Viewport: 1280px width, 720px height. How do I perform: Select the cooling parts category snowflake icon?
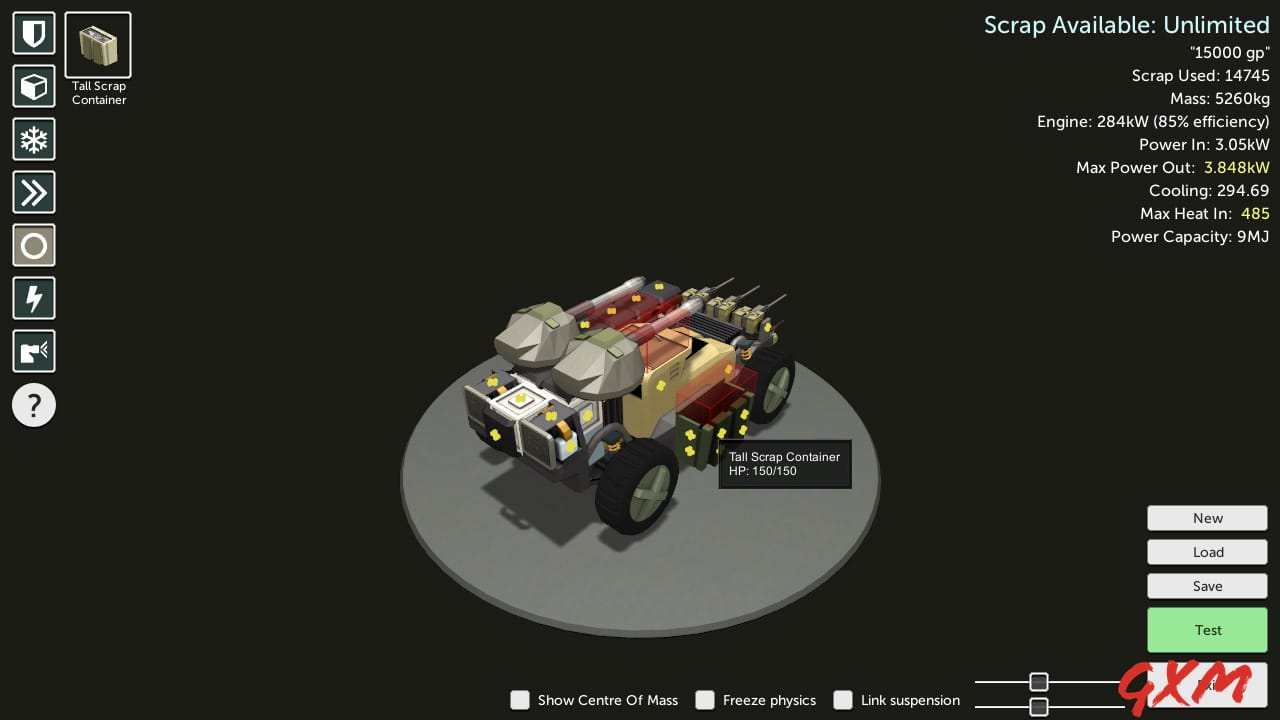(x=33, y=139)
